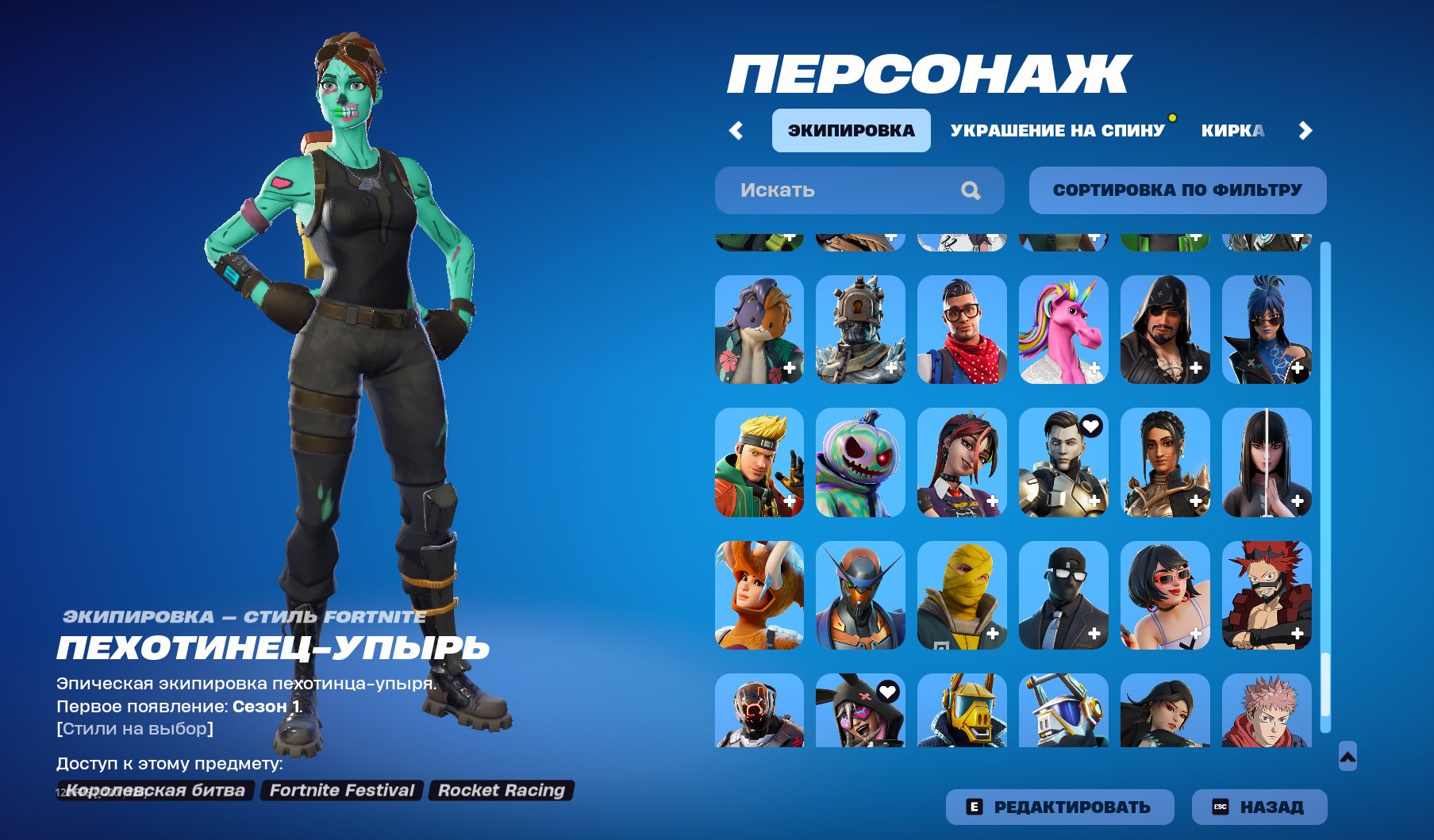Click inside the Искать search field
Image resolution: width=1434 pixels, height=840 pixels.
841,190
